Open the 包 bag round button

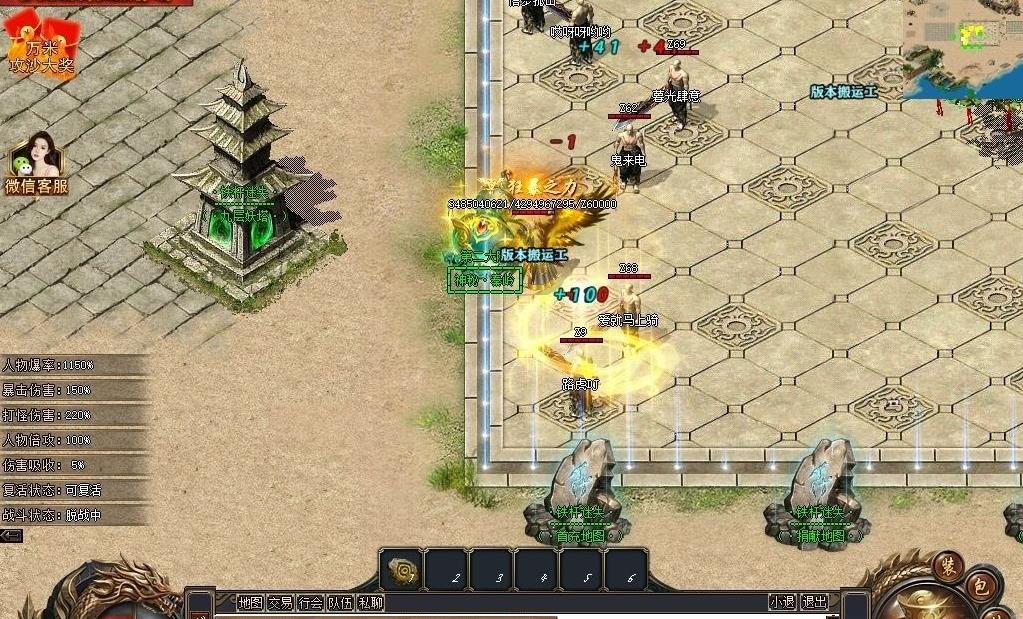[x=981, y=587]
